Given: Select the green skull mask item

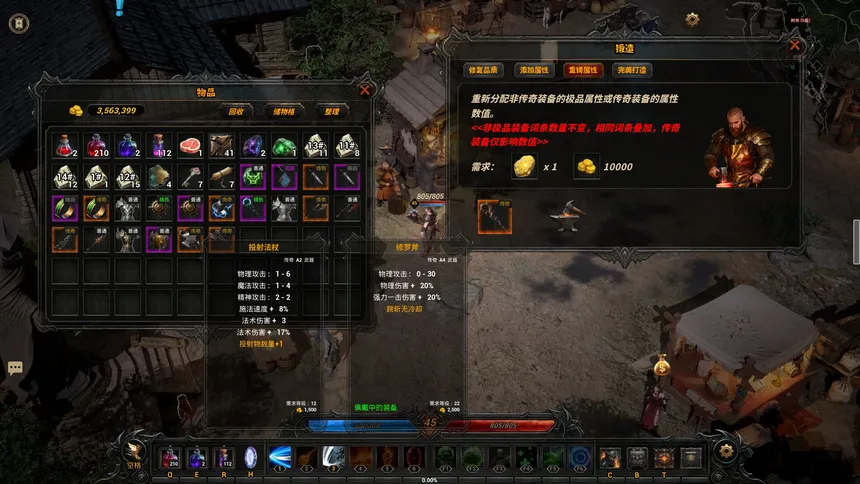Looking at the screenshot, I should 254,178.
